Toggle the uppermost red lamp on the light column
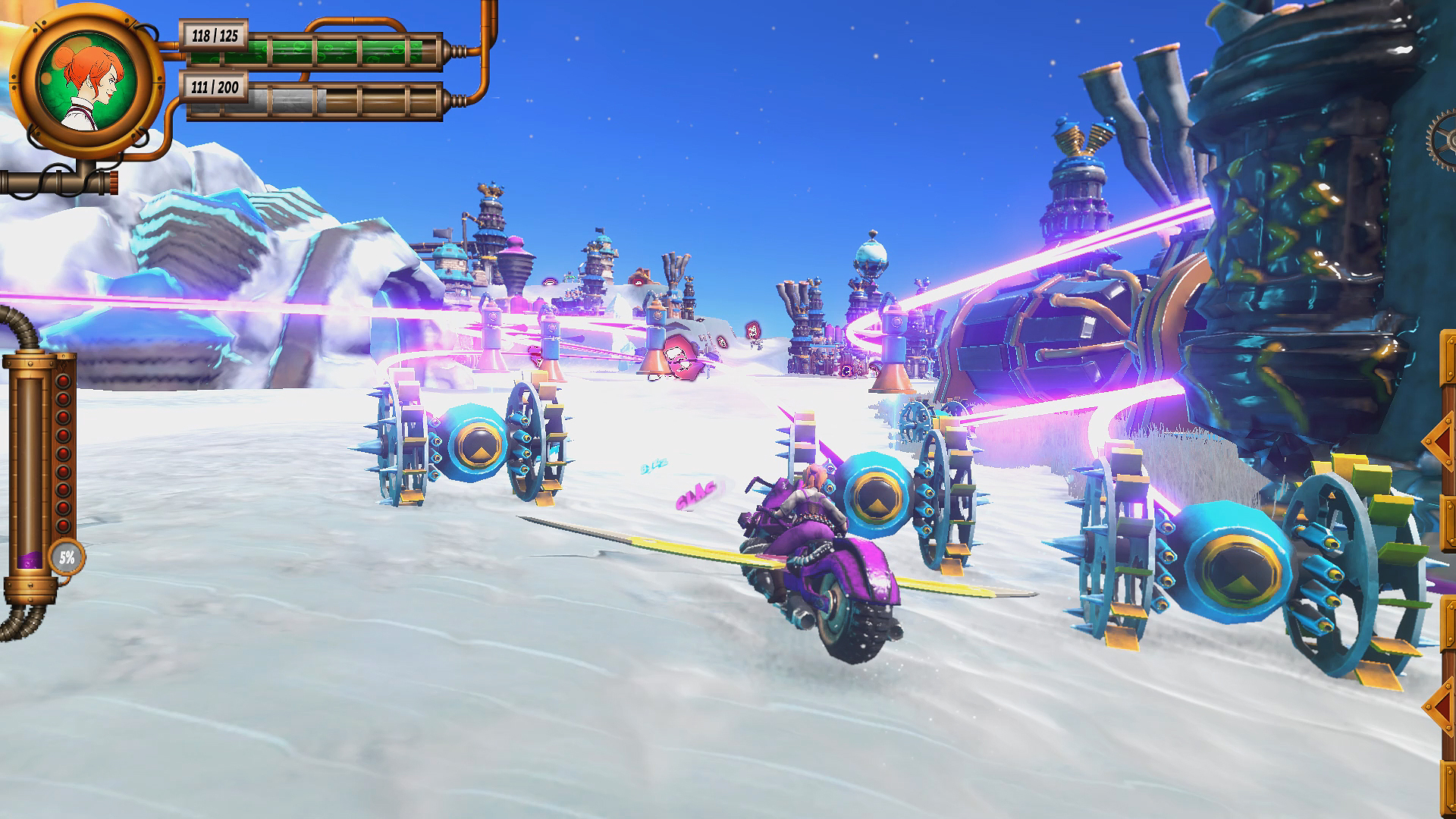The height and width of the screenshot is (819, 1456). 62,382
